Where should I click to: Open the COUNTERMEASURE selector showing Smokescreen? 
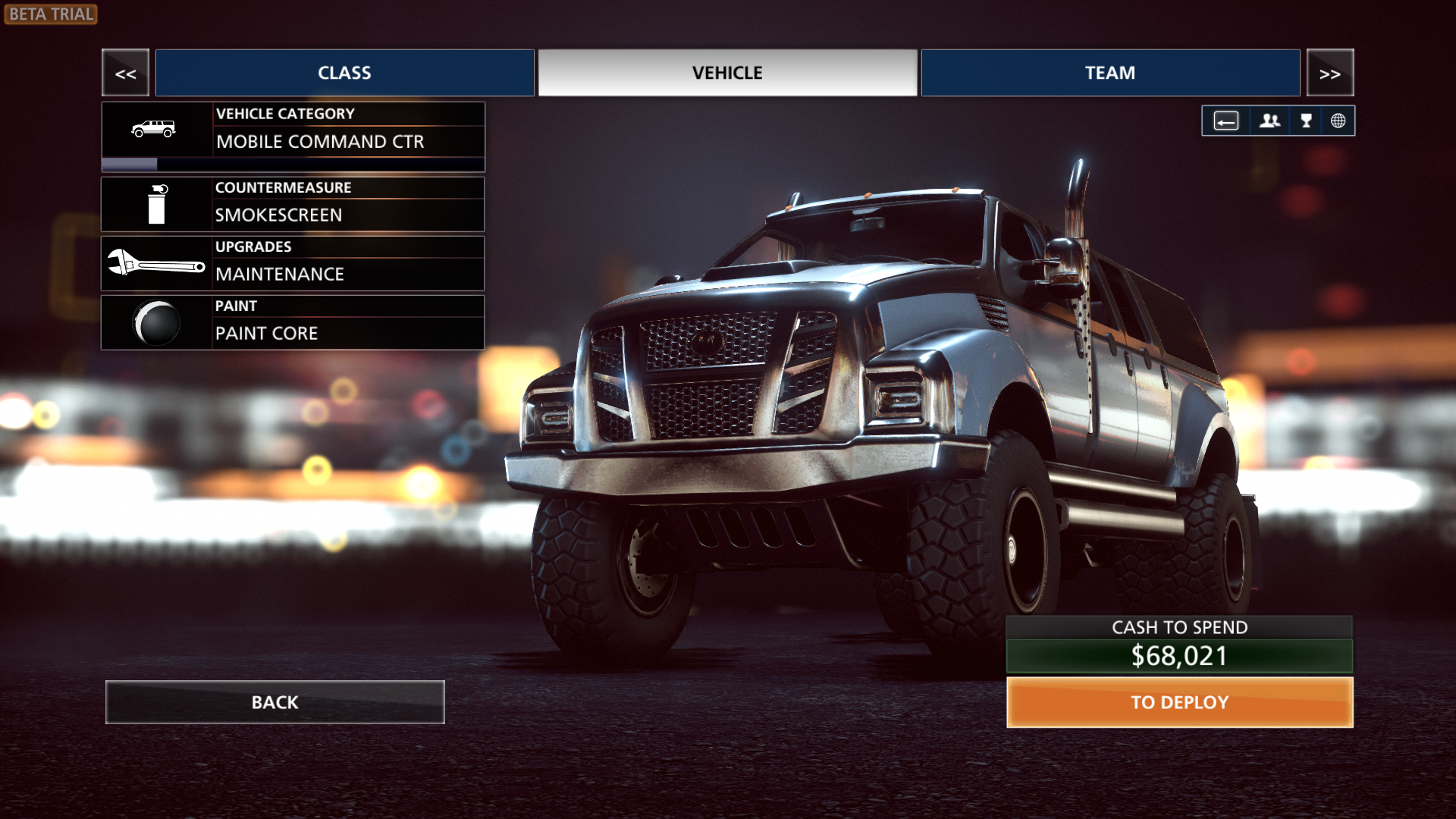[x=349, y=203]
